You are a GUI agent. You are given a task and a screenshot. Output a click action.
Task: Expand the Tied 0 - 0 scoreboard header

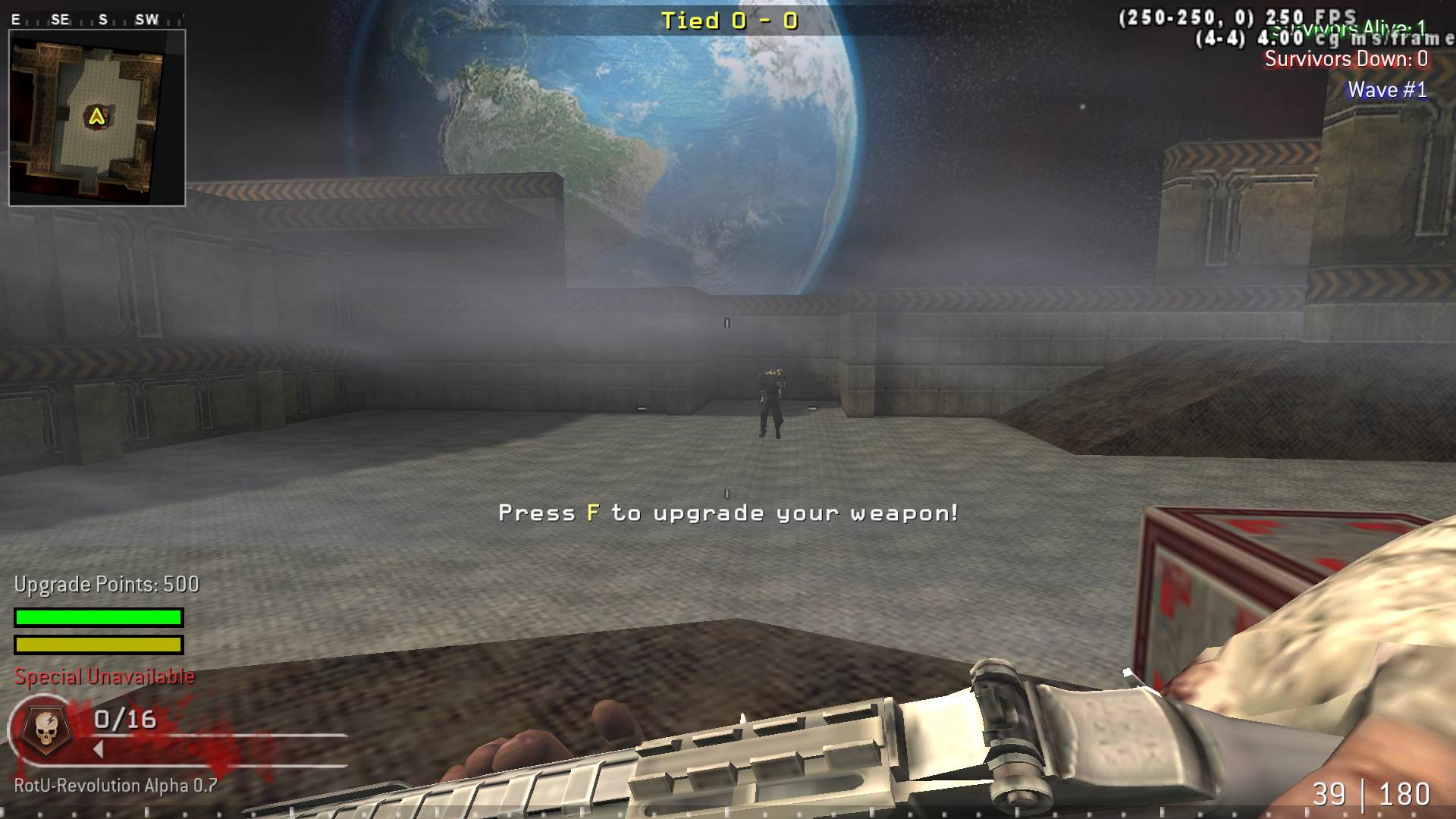click(x=730, y=21)
